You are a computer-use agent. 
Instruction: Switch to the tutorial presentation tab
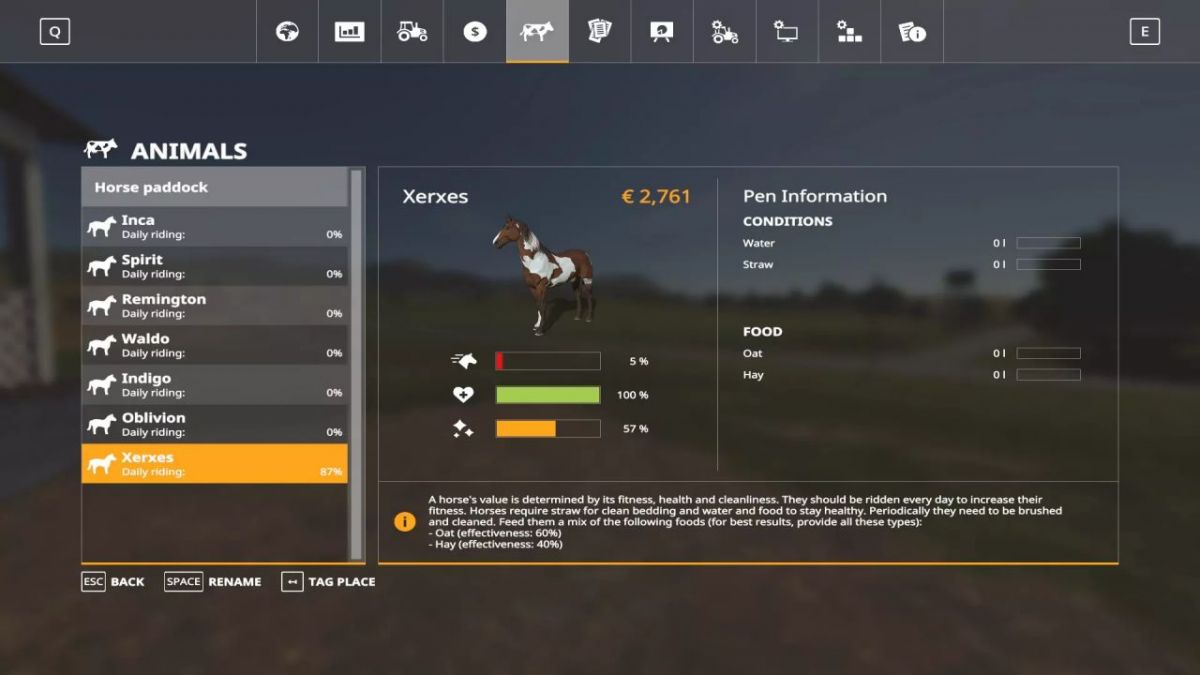661,31
